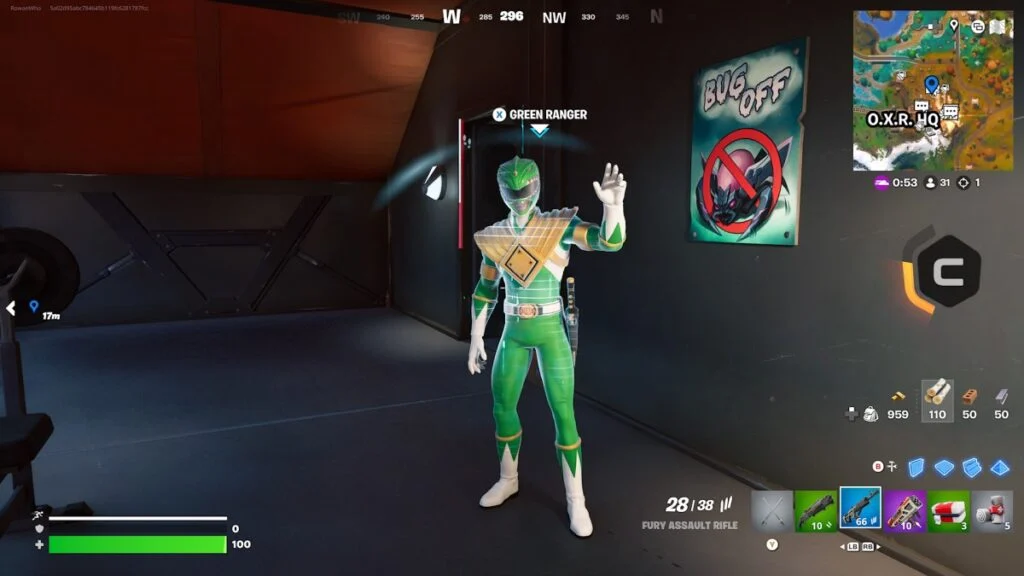Choose the wall building piece
Image resolution: width=1024 pixels, height=576 pixels.
pos(916,467)
